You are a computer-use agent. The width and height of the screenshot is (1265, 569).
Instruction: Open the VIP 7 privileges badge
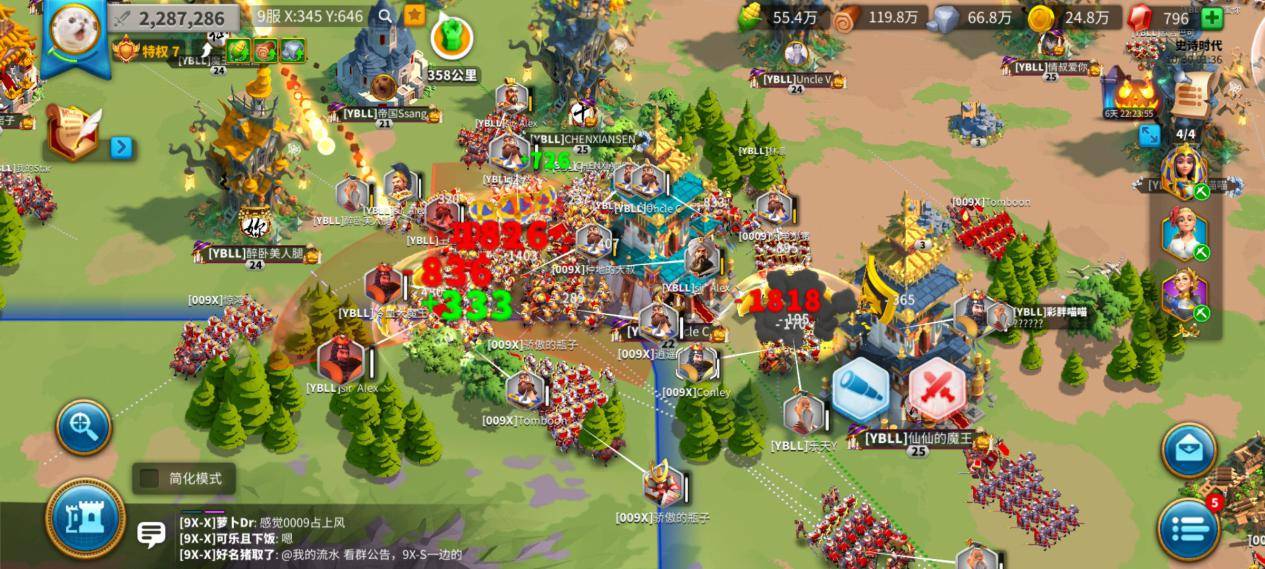pos(148,51)
